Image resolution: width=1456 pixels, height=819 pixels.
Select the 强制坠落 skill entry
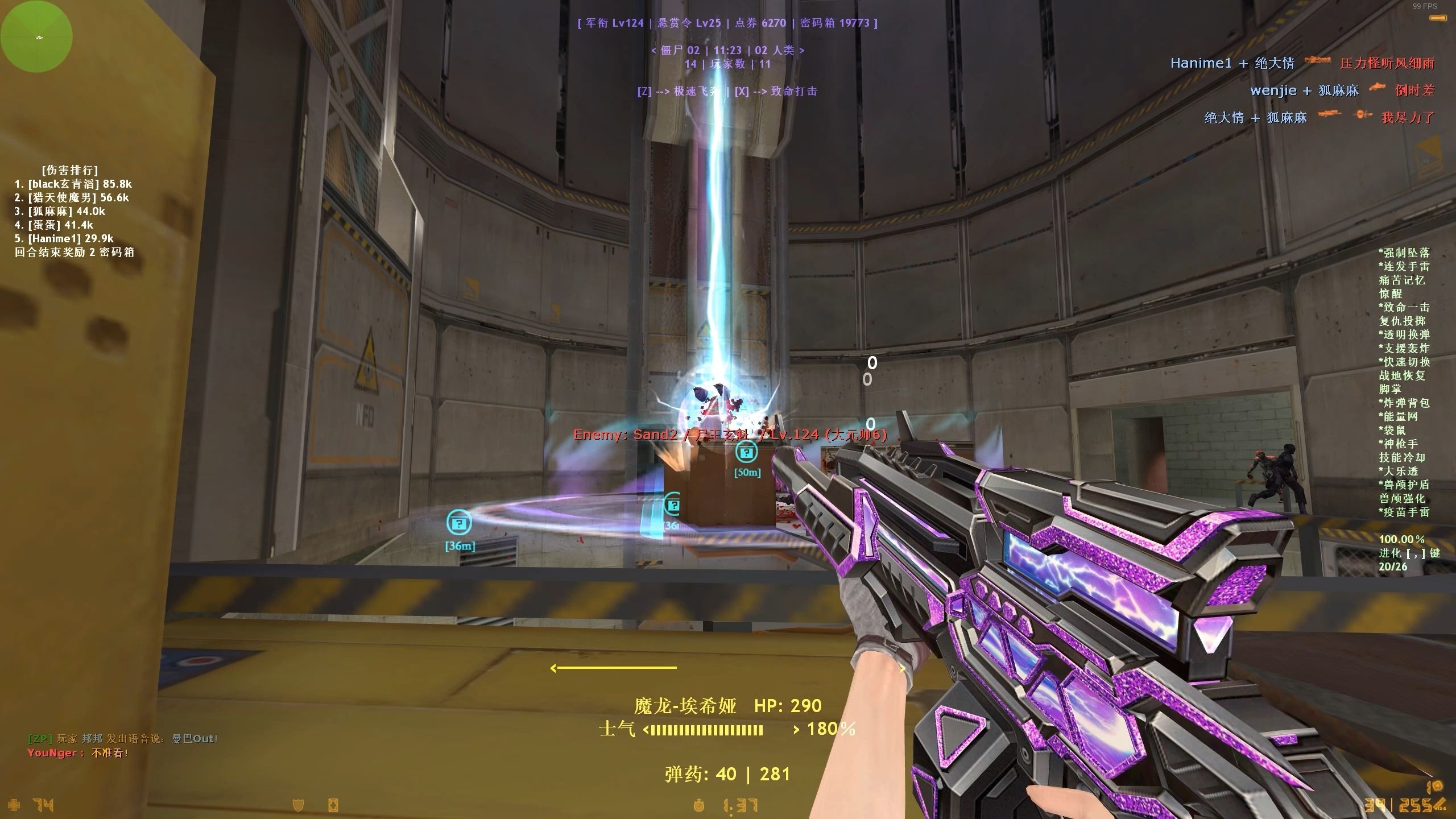point(1404,253)
